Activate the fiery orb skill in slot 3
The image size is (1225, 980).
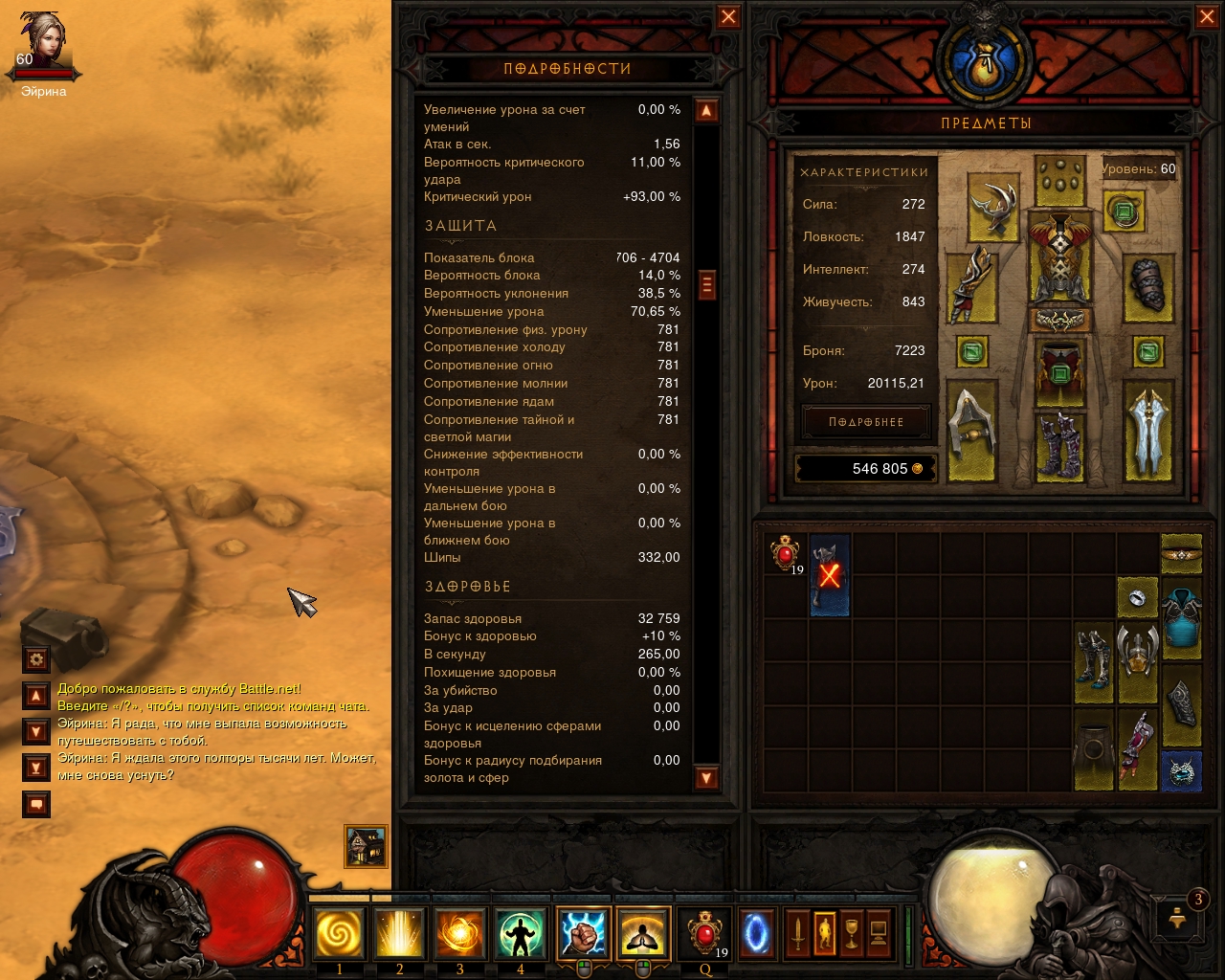459,933
